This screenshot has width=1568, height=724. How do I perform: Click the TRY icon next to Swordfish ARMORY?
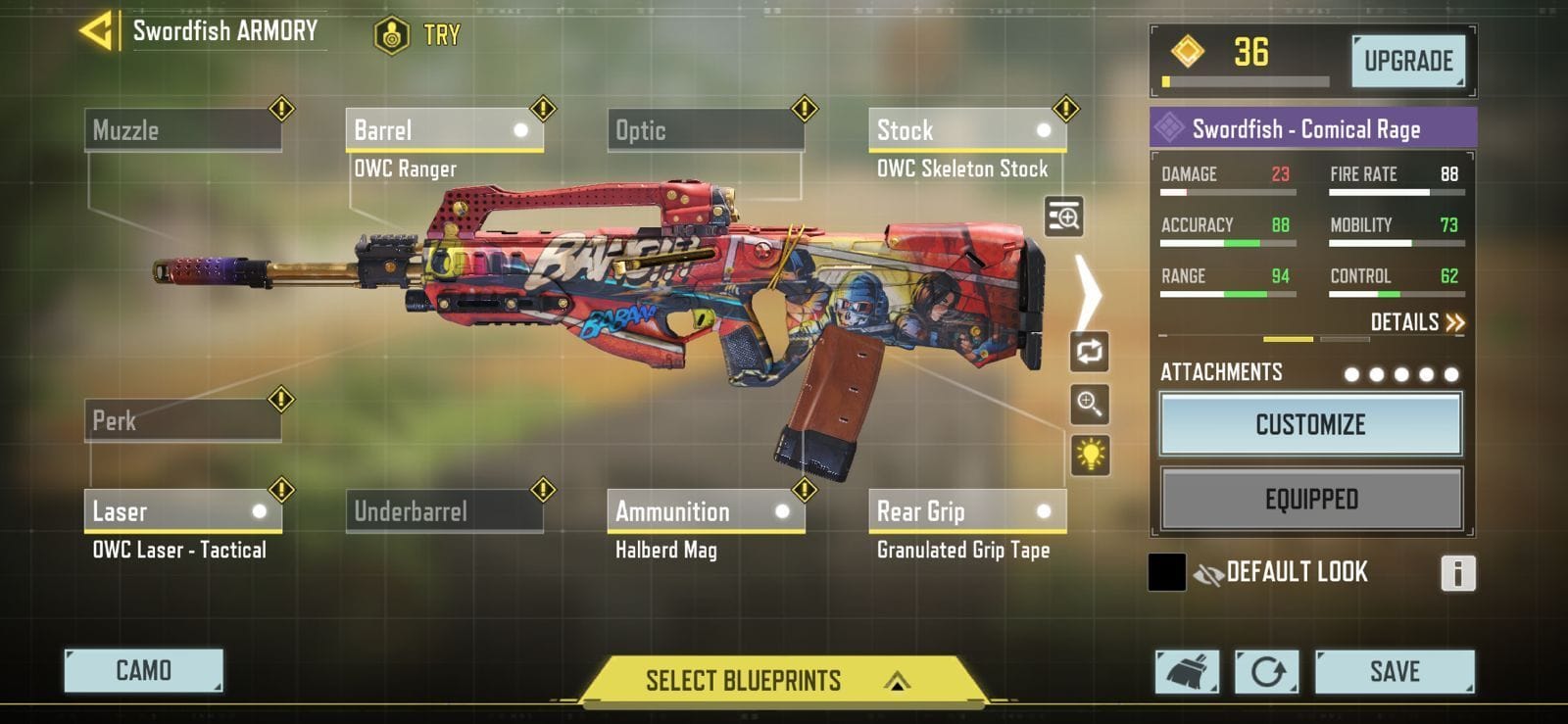click(392, 34)
